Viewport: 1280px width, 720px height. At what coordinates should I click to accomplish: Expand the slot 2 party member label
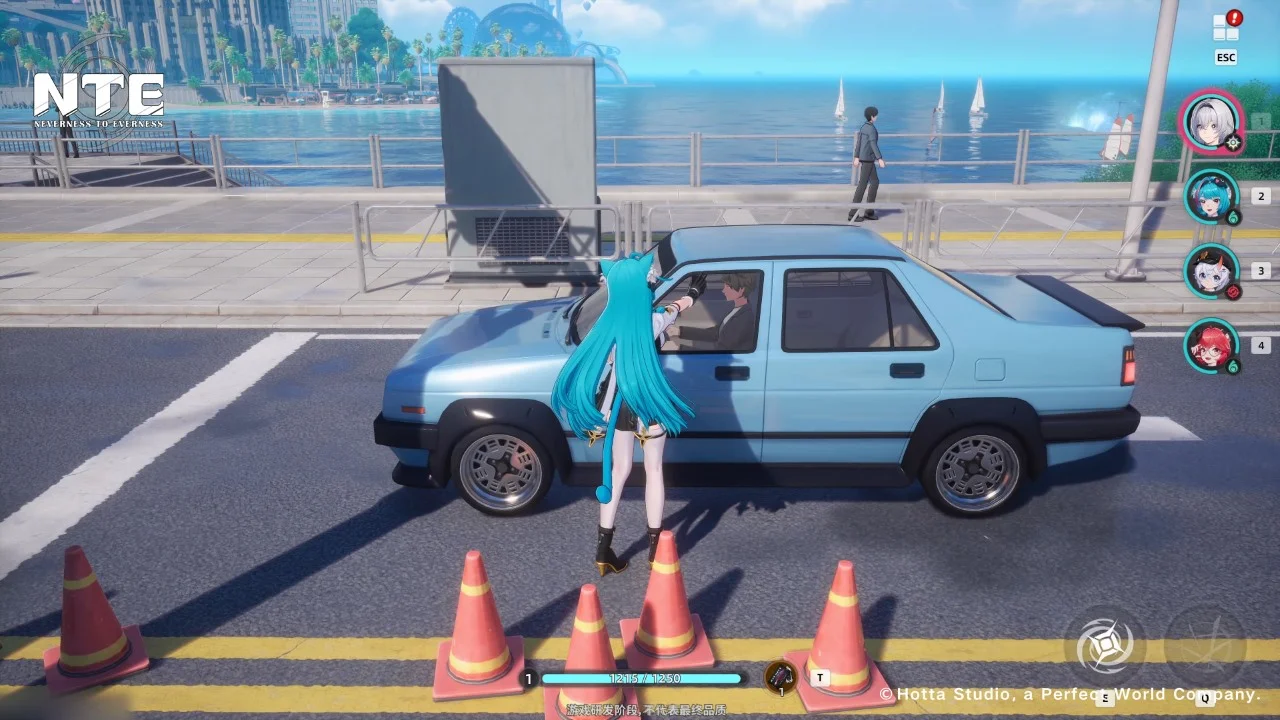tap(1261, 195)
